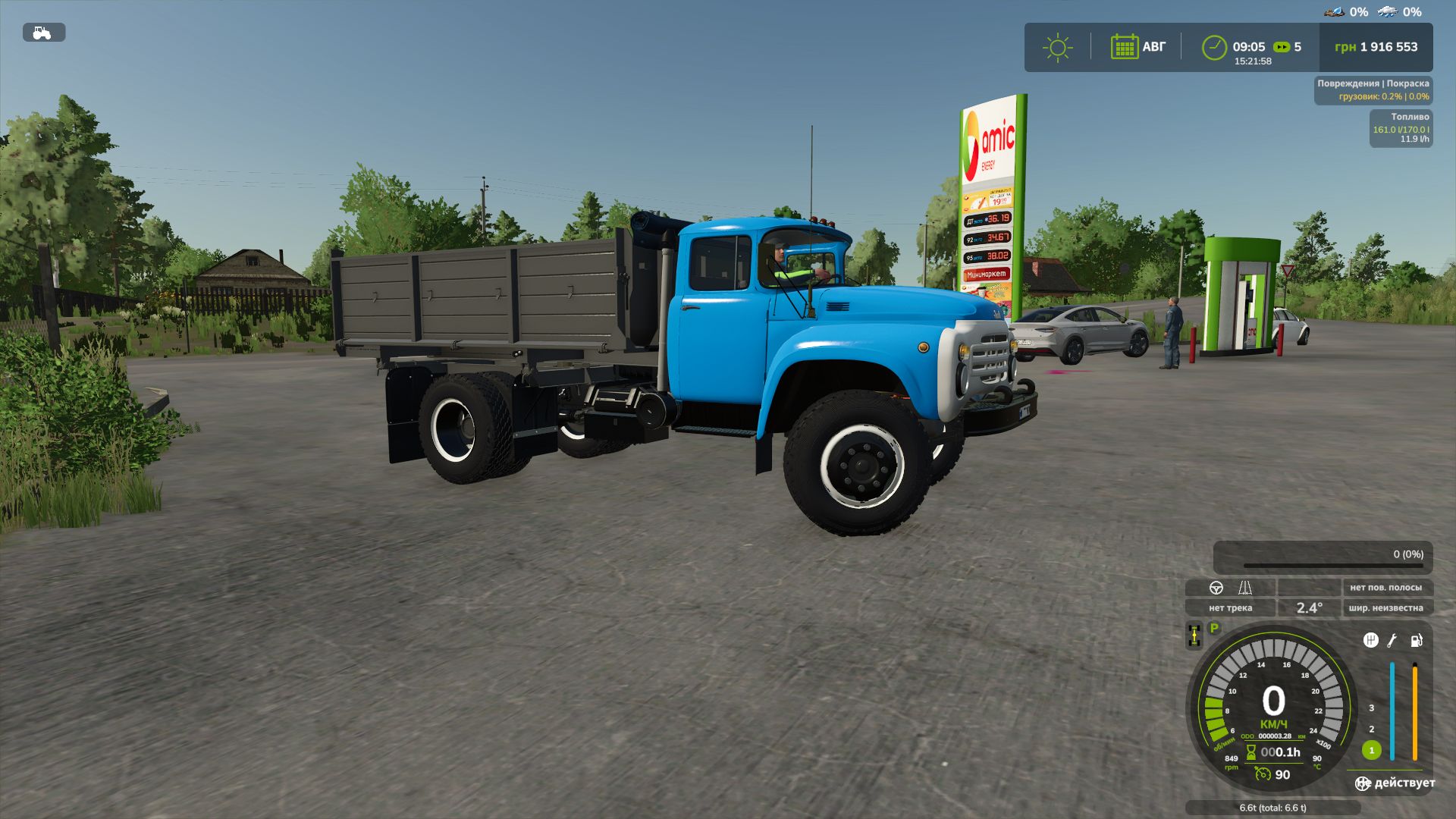This screenshot has height=819, width=1456.
Task: Select the gear shifter icon on the dashboard
Action: tap(1370, 642)
